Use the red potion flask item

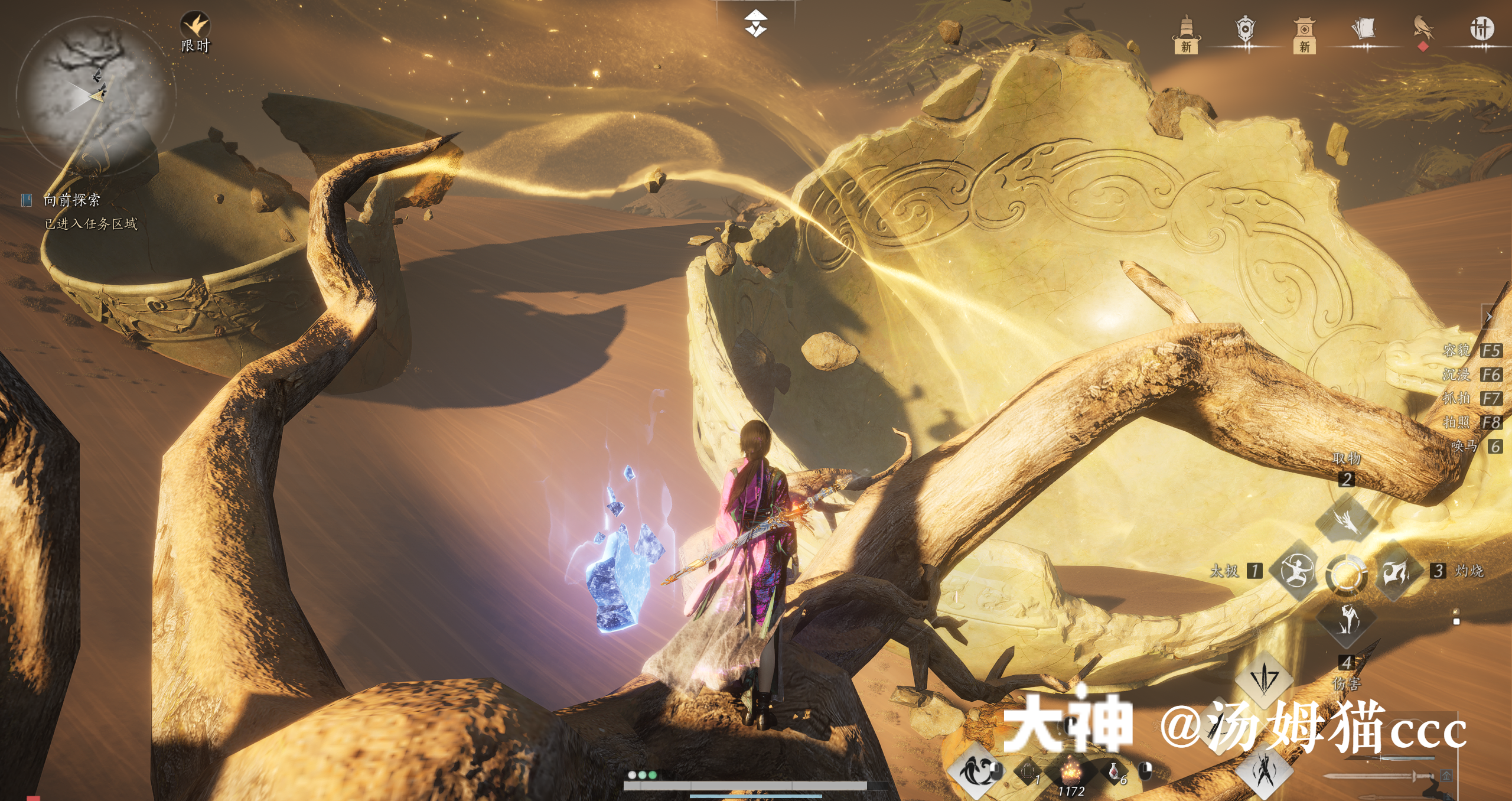pyautogui.click(x=1114, y=771)
